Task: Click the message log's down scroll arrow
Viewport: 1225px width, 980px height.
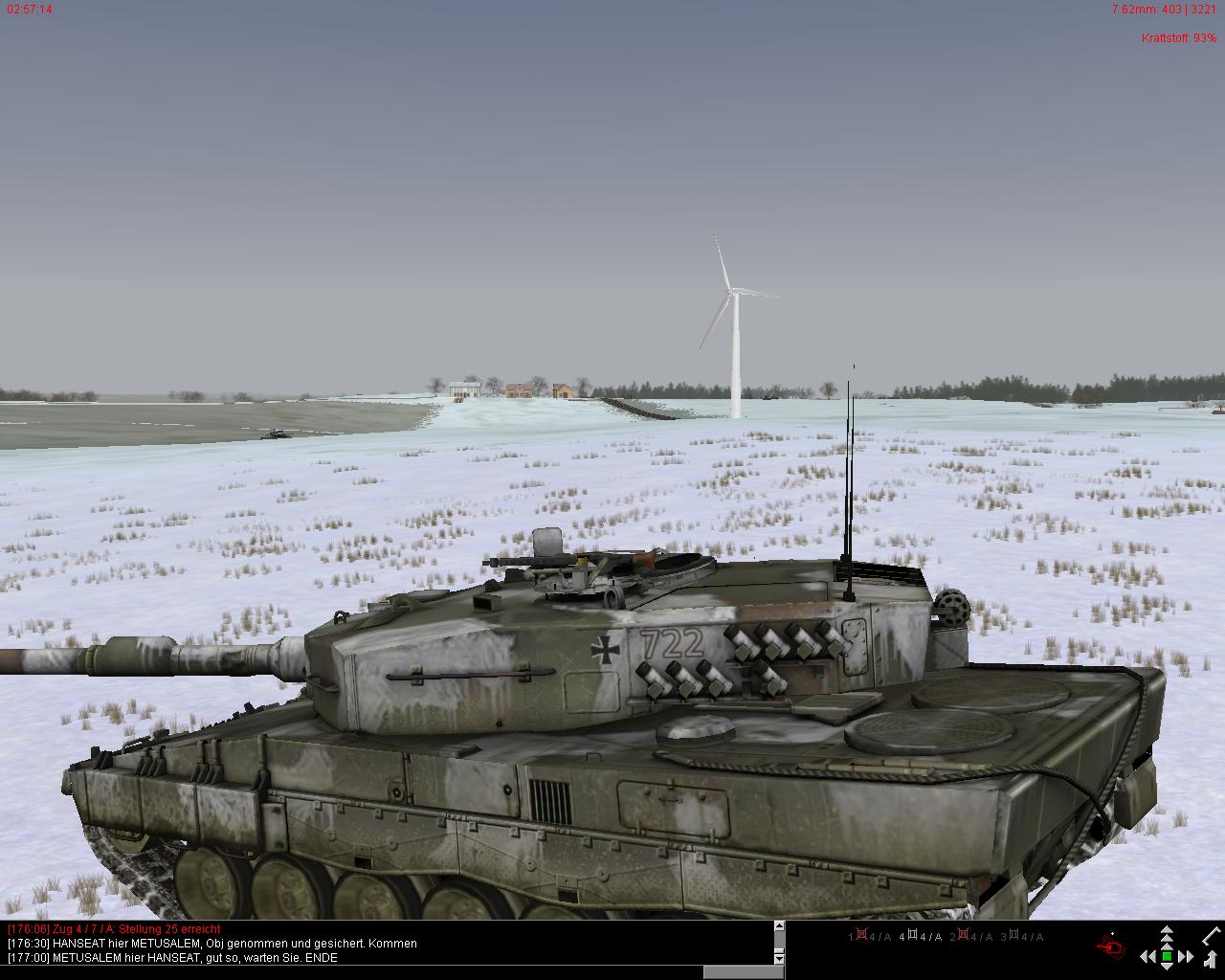Action: [779, 958]
